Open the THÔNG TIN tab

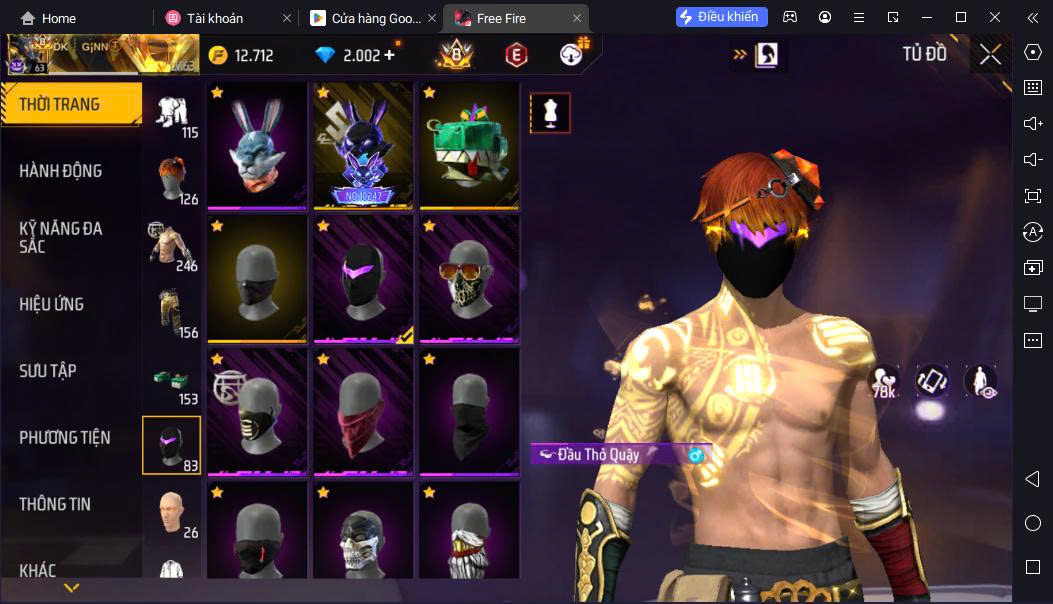(x=55, y=504)
